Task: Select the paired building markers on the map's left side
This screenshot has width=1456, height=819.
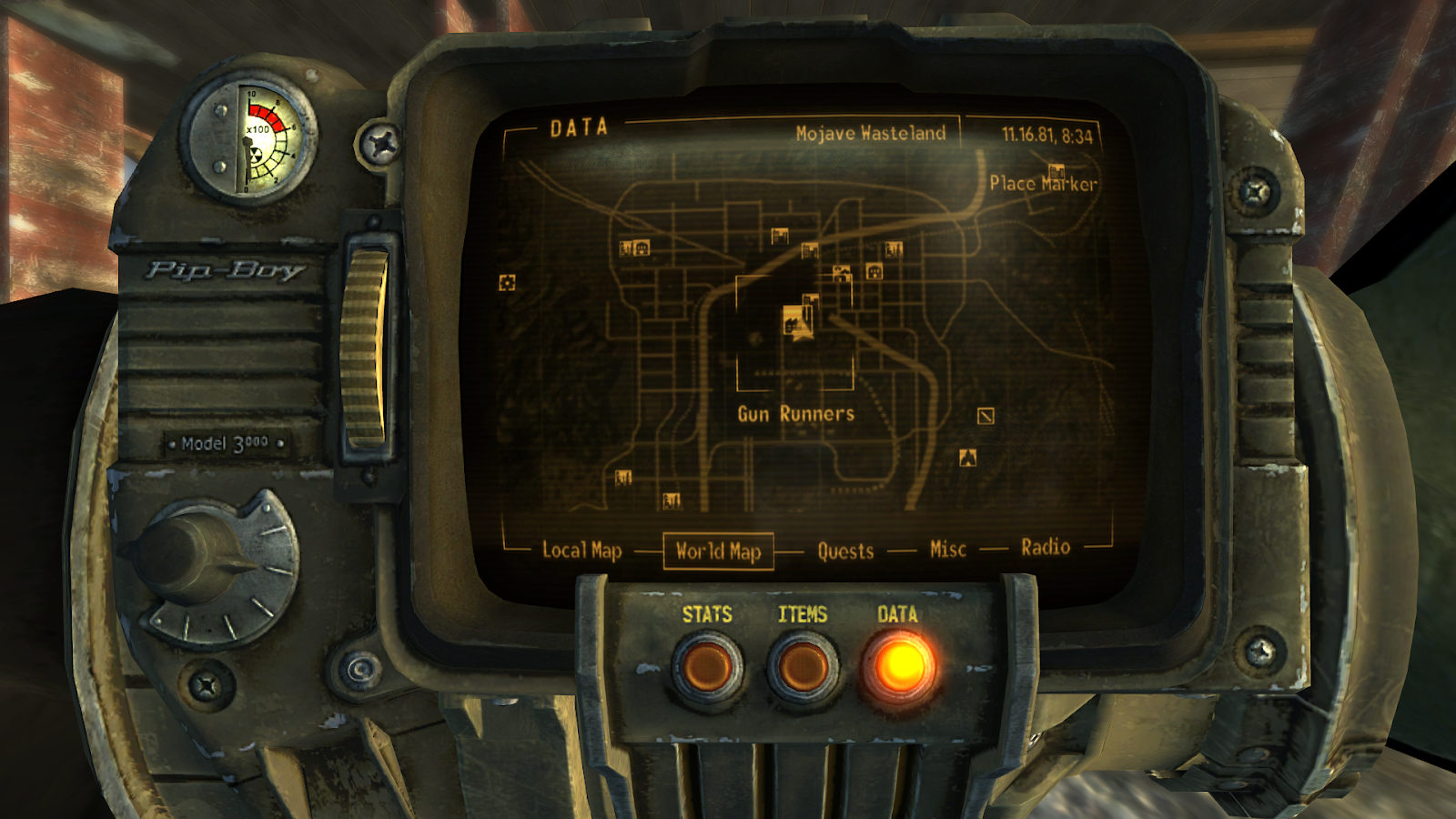Action: tap(634, 248)
